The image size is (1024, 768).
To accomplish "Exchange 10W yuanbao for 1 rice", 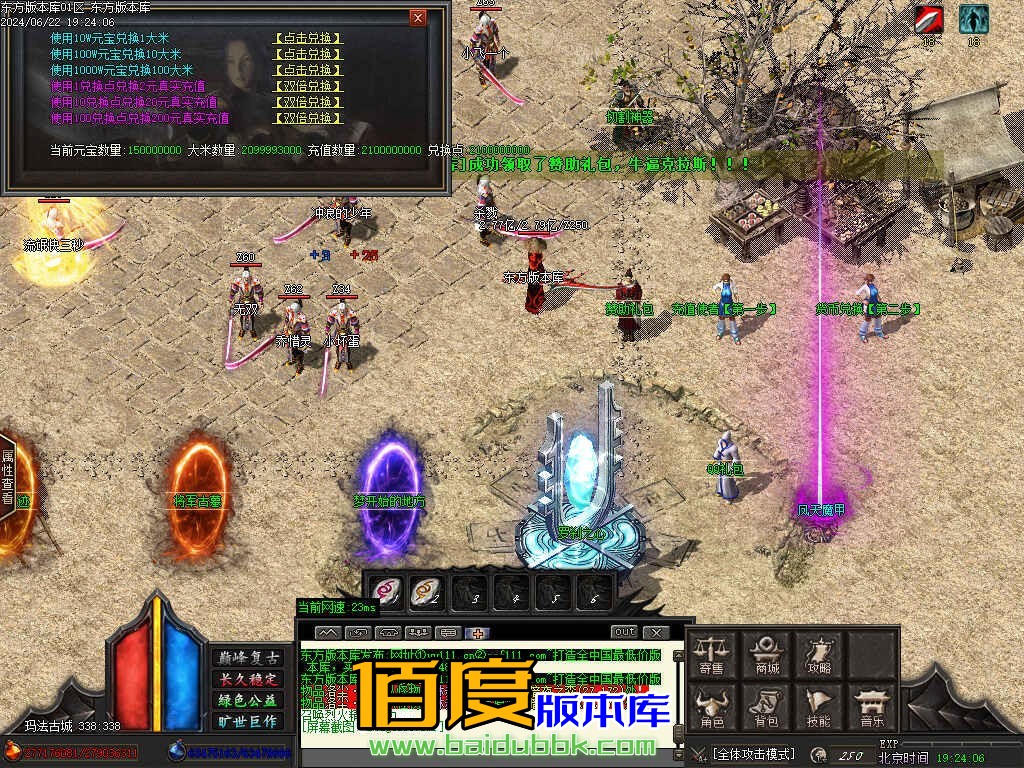I will (x=308, y=38).
